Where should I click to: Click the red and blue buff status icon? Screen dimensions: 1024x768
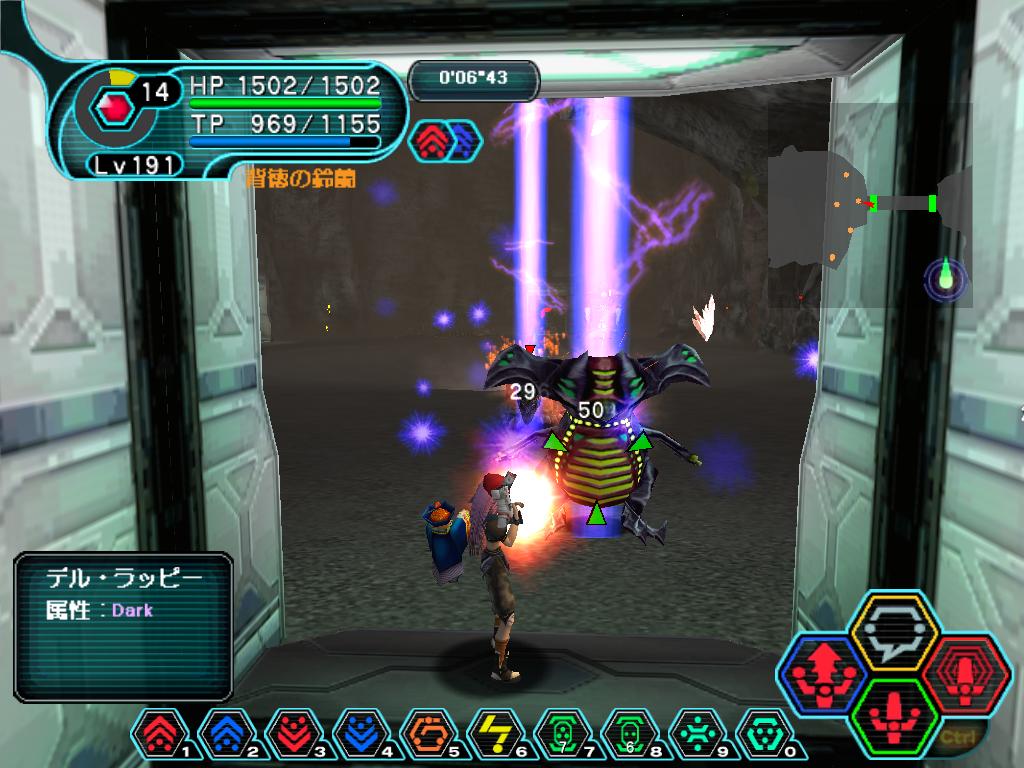click(445, 141)
